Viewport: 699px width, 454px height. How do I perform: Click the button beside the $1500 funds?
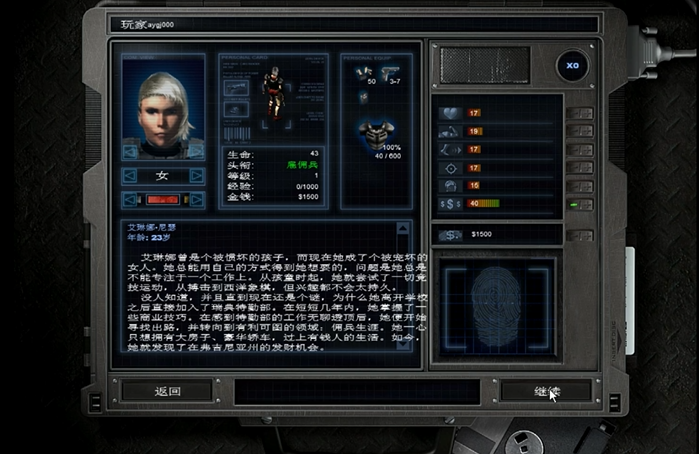pyautogui.click(x=579, y=235)
